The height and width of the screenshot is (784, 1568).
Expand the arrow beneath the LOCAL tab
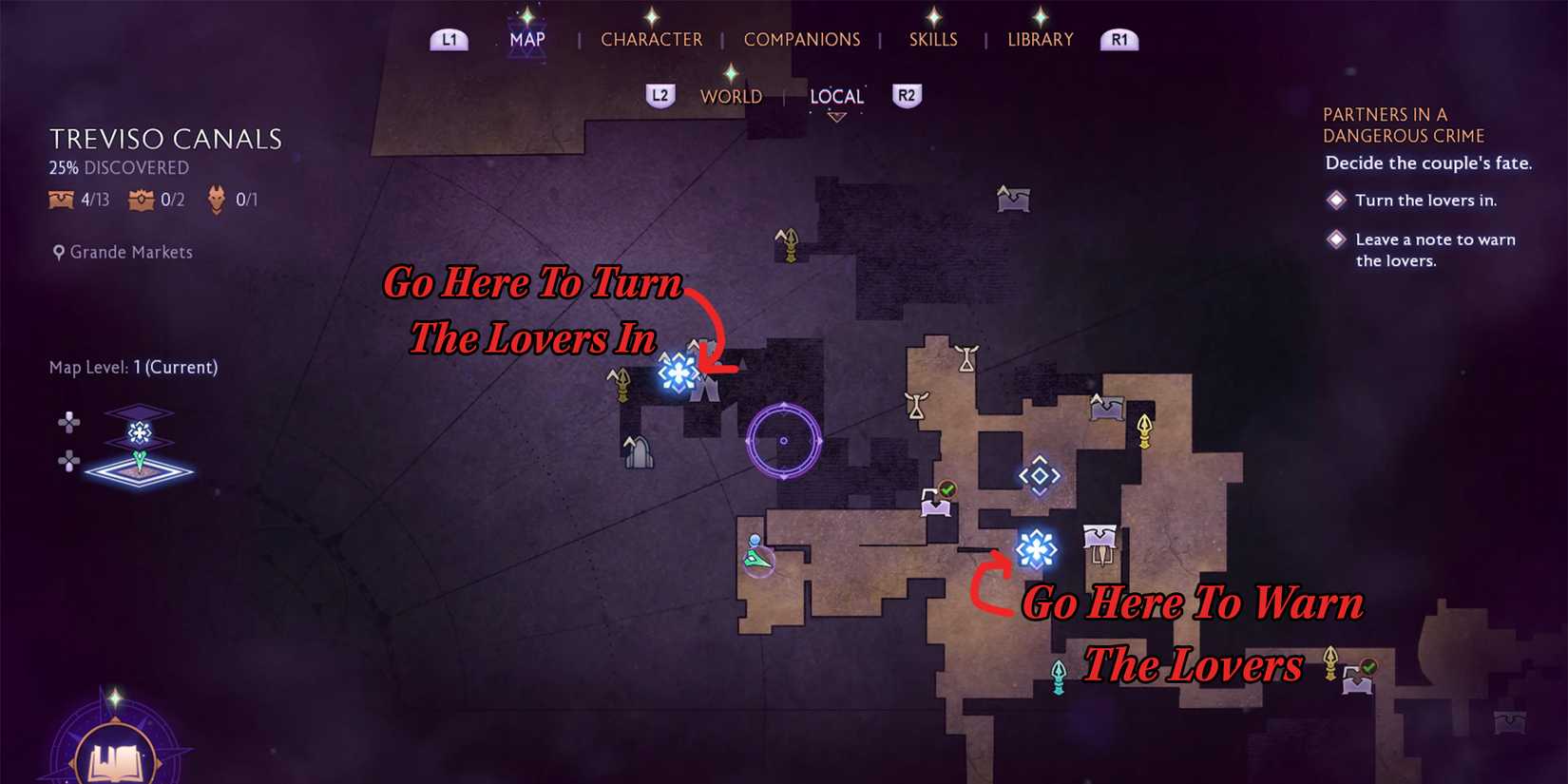838,116
